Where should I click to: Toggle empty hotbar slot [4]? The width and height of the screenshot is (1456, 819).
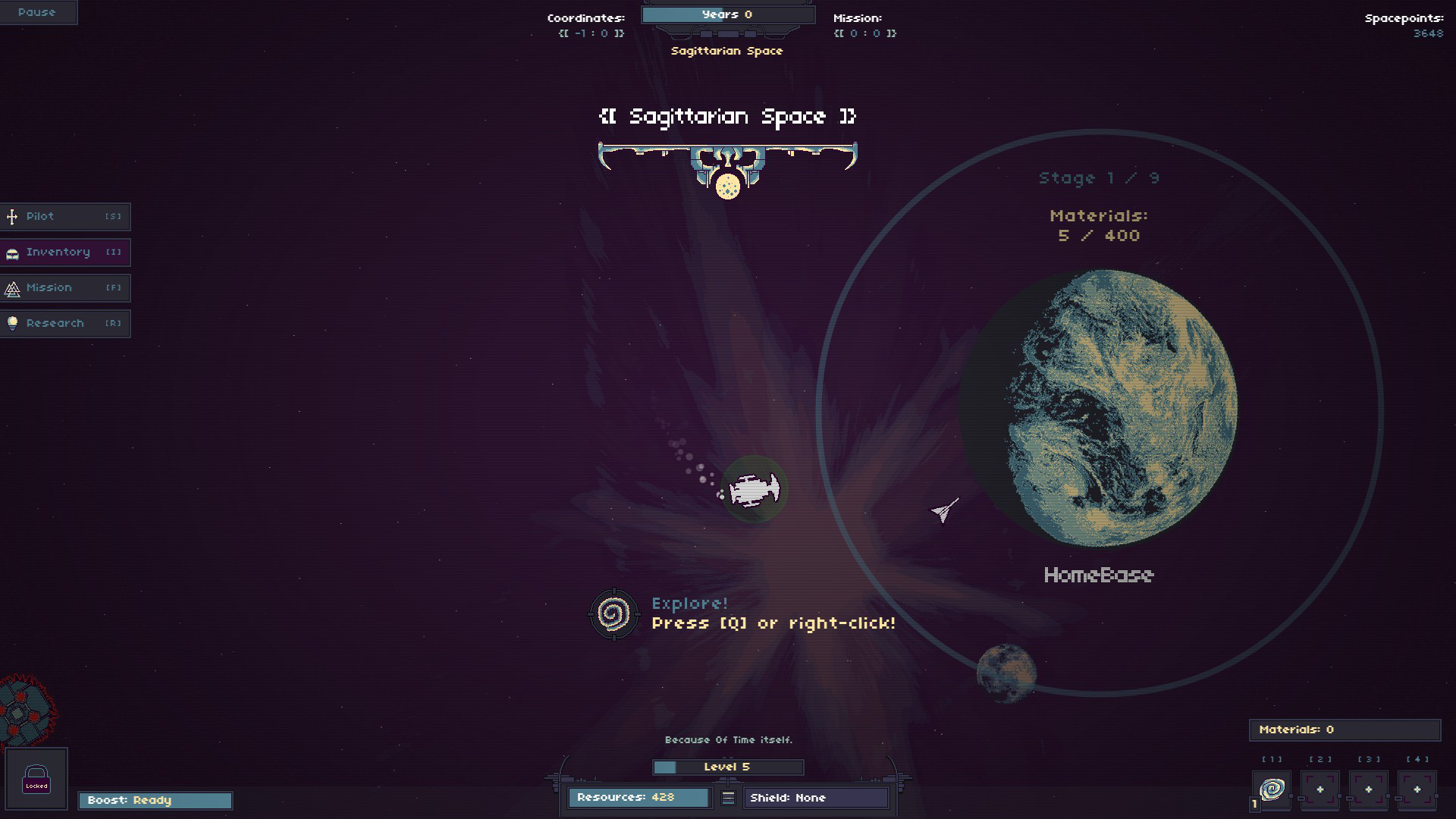1417,789
